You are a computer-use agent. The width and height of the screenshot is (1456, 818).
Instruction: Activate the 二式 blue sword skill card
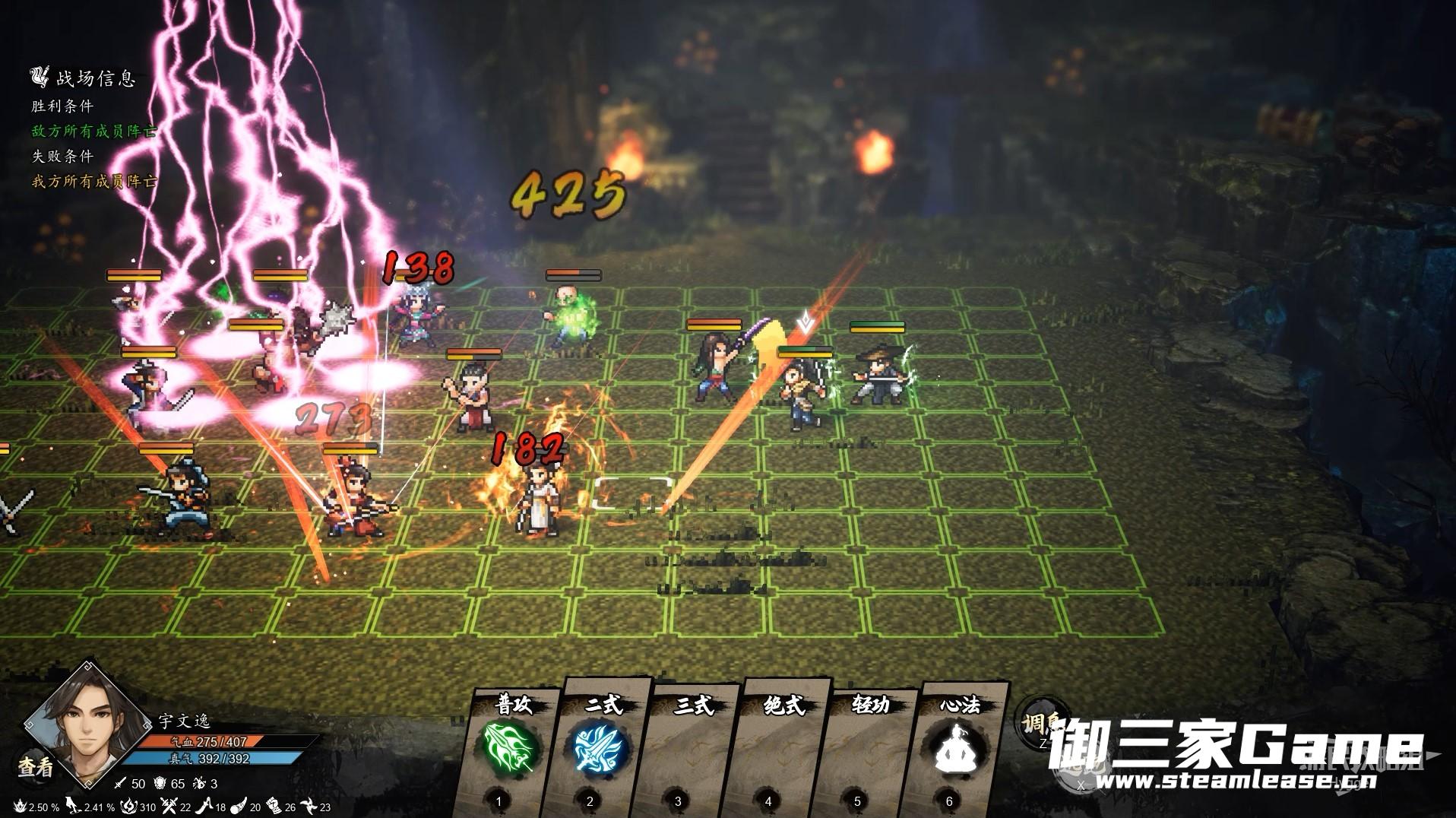pos(600,749)
